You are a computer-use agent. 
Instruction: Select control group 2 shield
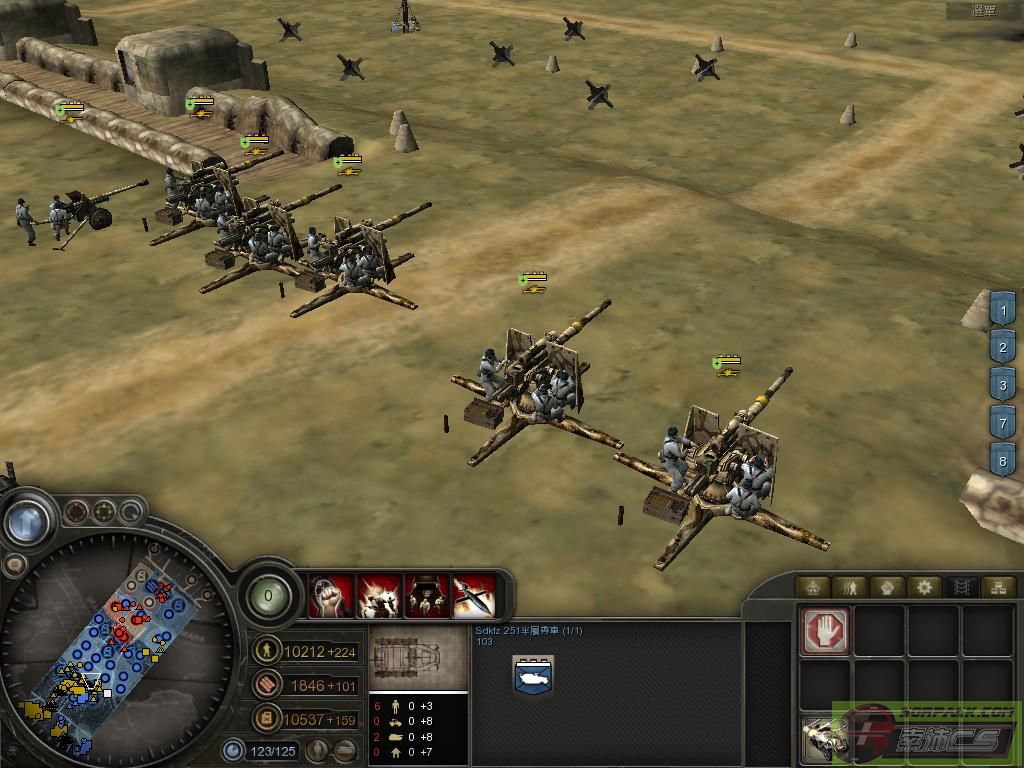tap(1002, 348)
